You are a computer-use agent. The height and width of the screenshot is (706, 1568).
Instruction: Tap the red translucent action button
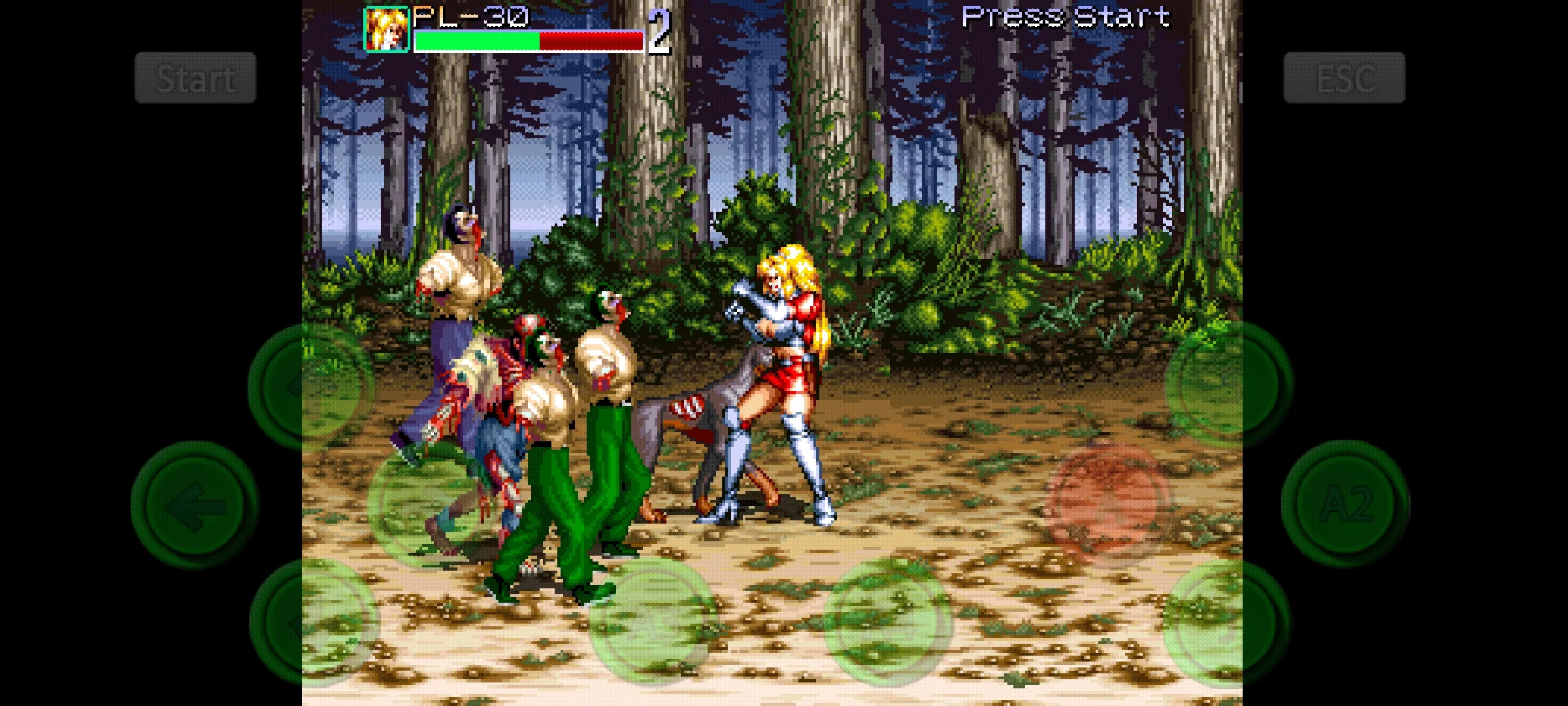pos(1107,501)
